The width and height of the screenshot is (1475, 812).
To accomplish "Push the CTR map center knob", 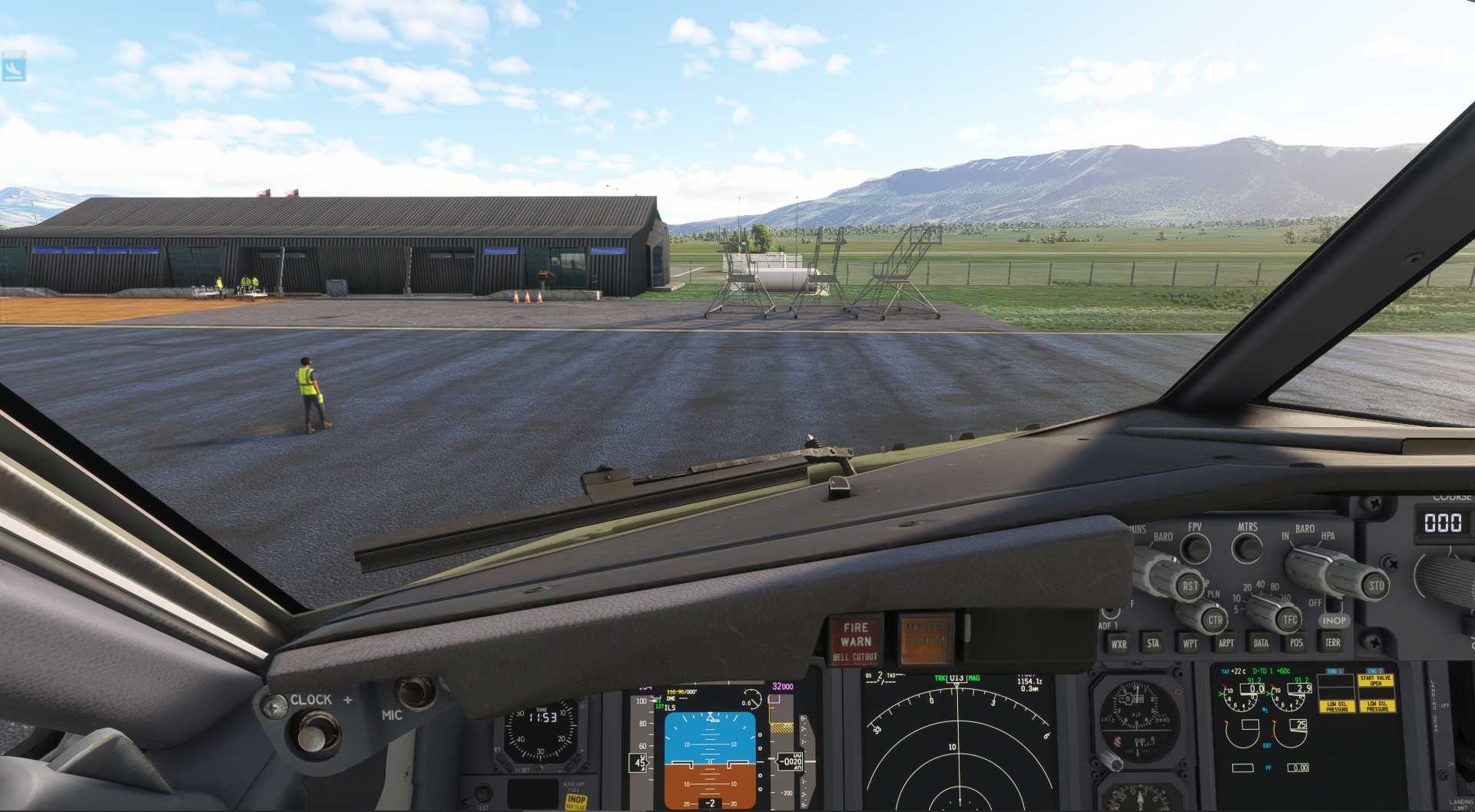I will 1215,619.
